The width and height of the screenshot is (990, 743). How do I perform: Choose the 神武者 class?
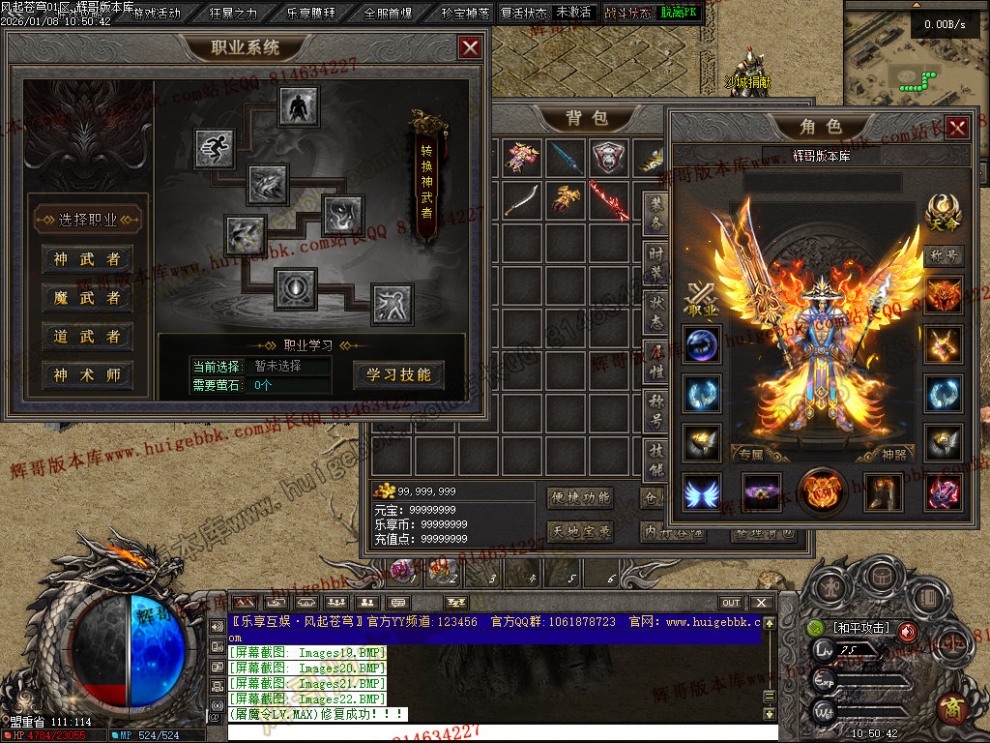click(x=88, y=258)
